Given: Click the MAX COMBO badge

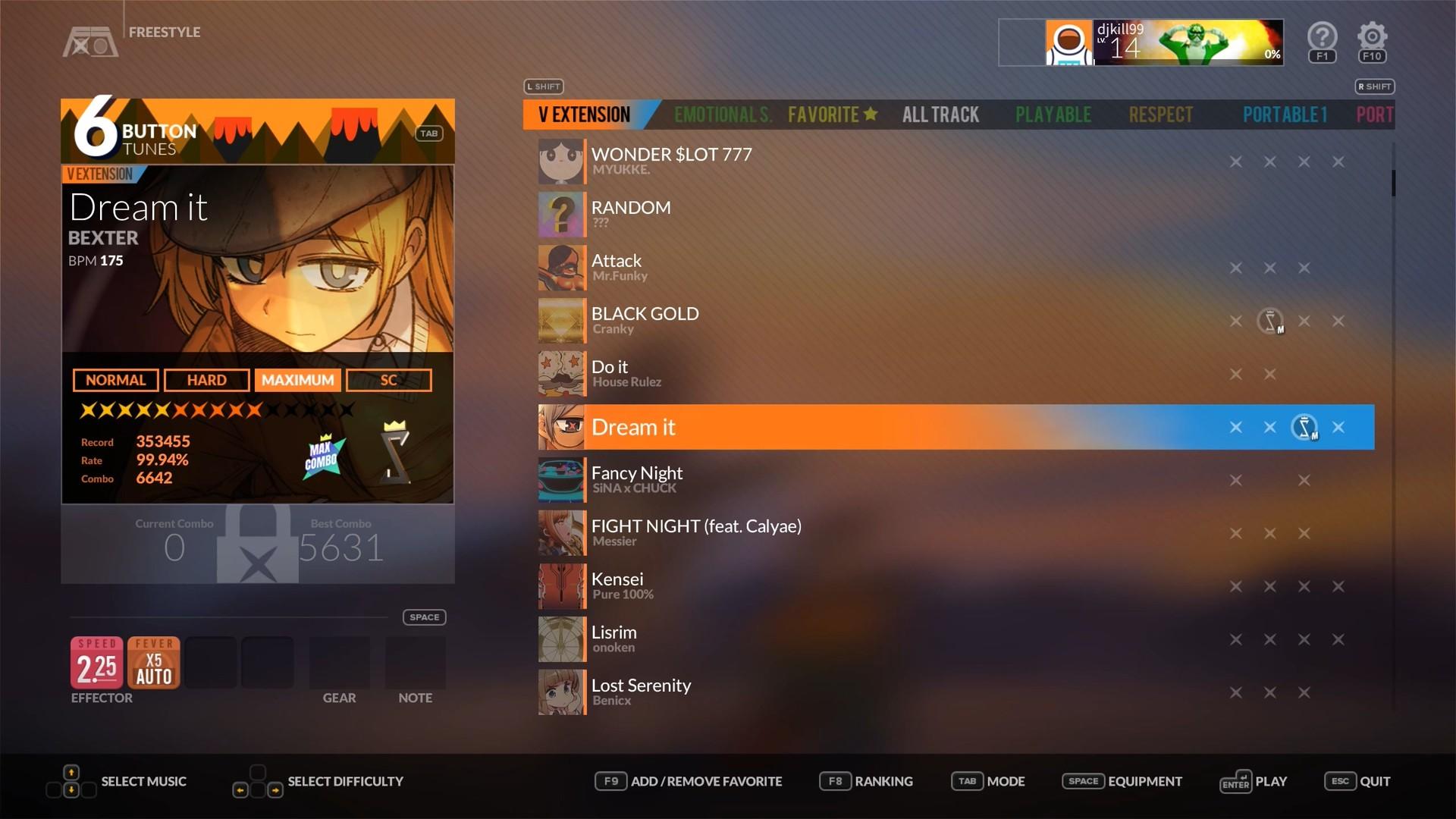Looking at the screenshot, I should pos(323,455).
